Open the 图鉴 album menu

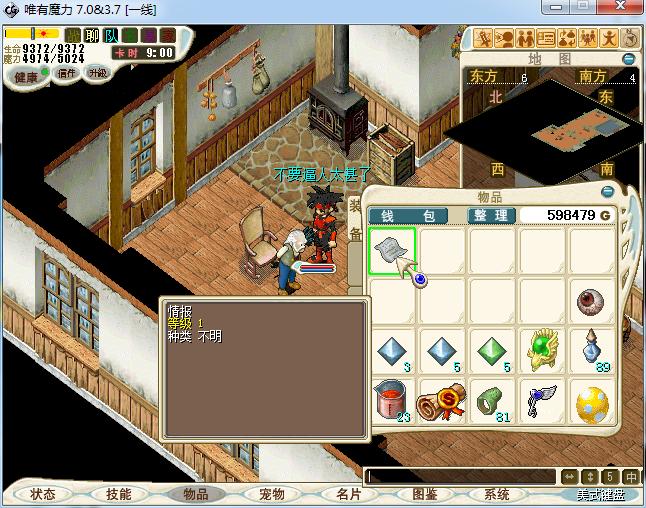424,494
